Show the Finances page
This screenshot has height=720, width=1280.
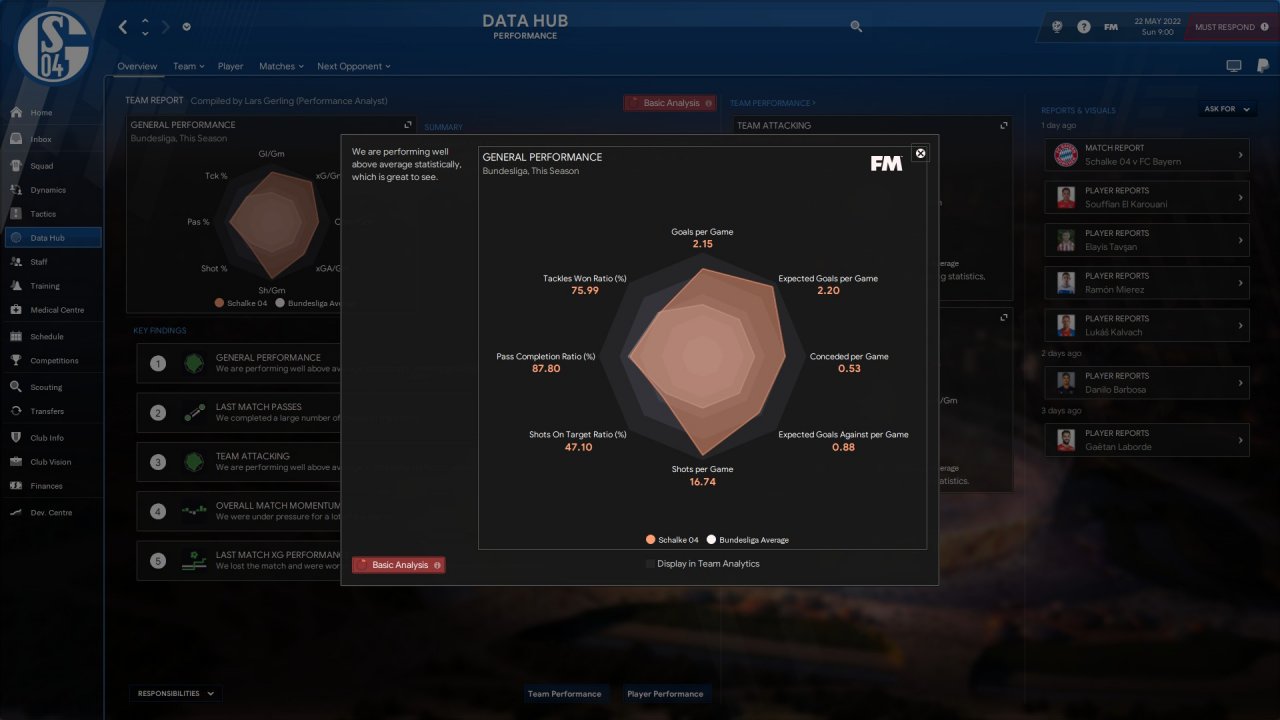click(x=46, y=486)
